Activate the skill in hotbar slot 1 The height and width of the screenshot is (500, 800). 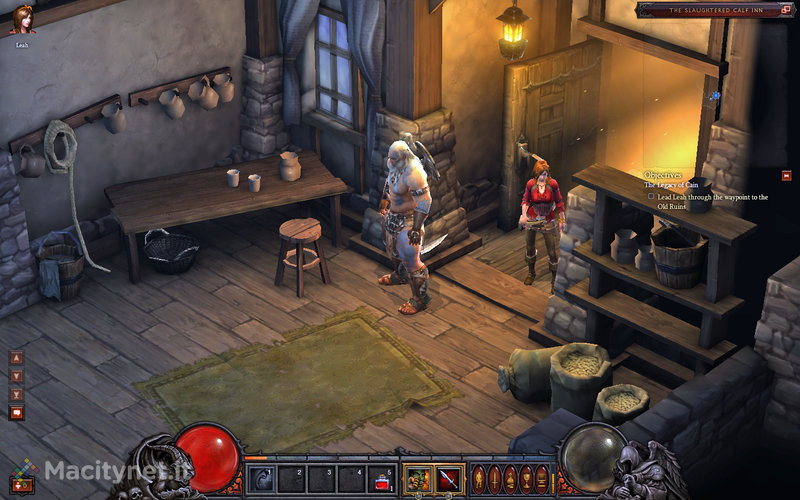[x=261, y=479]
